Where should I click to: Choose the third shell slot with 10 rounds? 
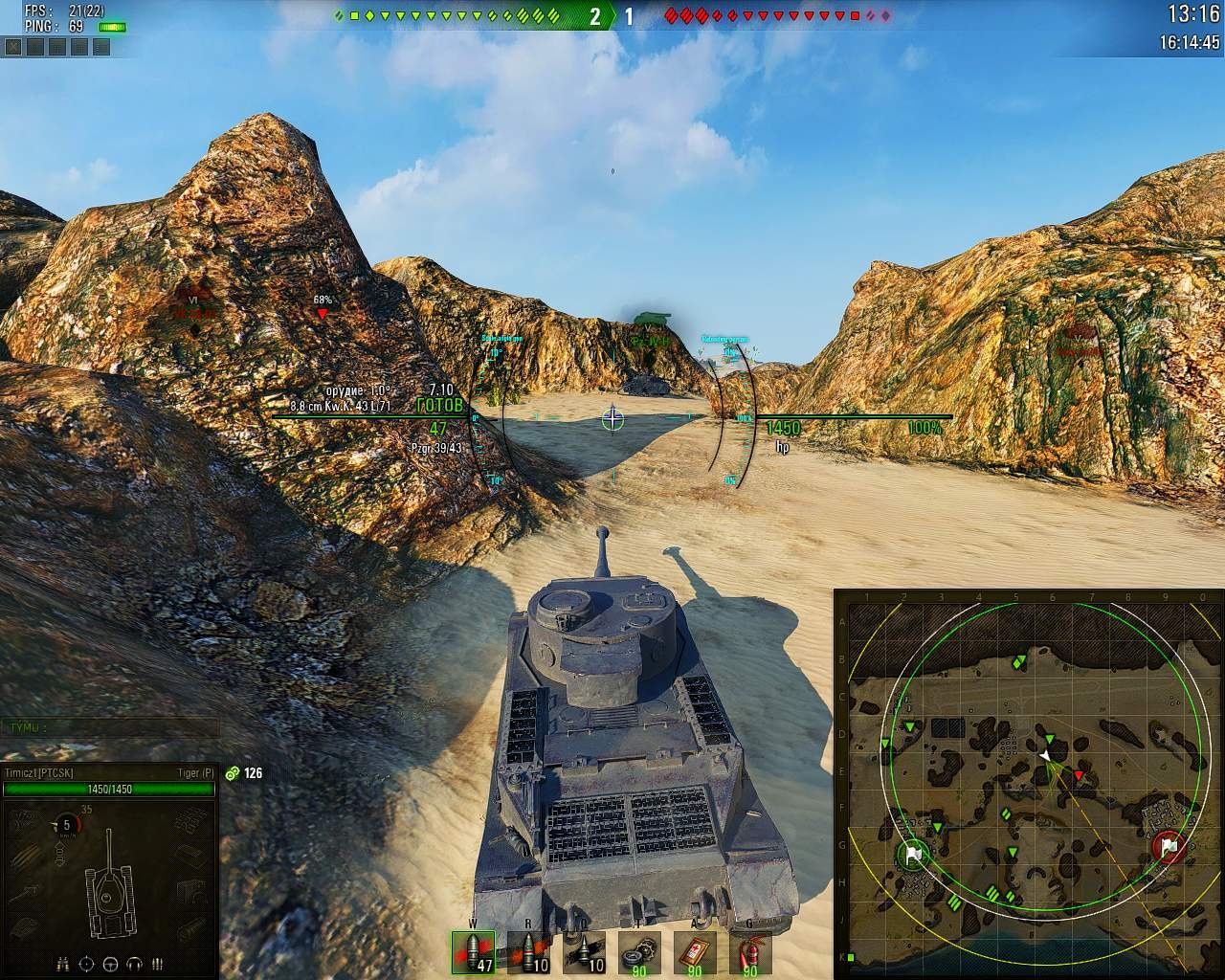coord(584,952)
